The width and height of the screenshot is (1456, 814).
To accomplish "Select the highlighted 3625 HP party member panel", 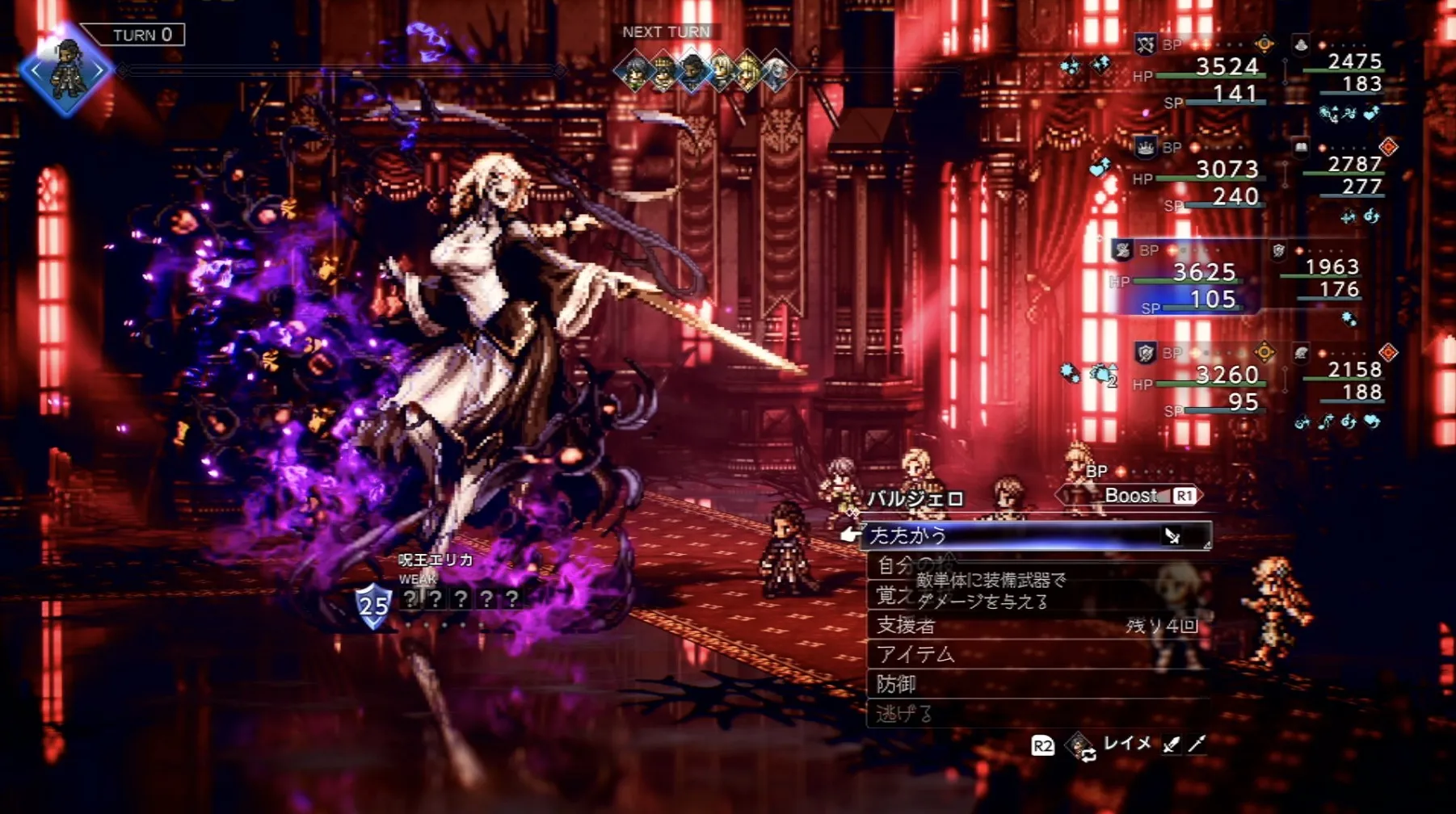I will click(1184, 279).
